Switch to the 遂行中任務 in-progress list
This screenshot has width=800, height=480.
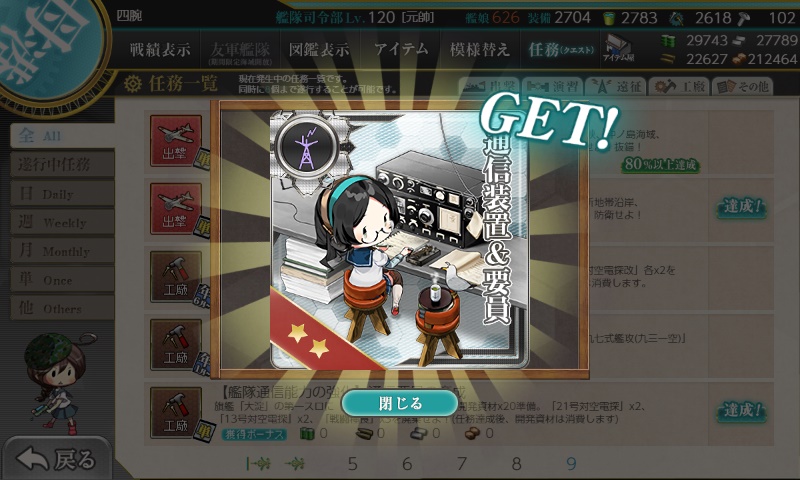click(60, 164)
